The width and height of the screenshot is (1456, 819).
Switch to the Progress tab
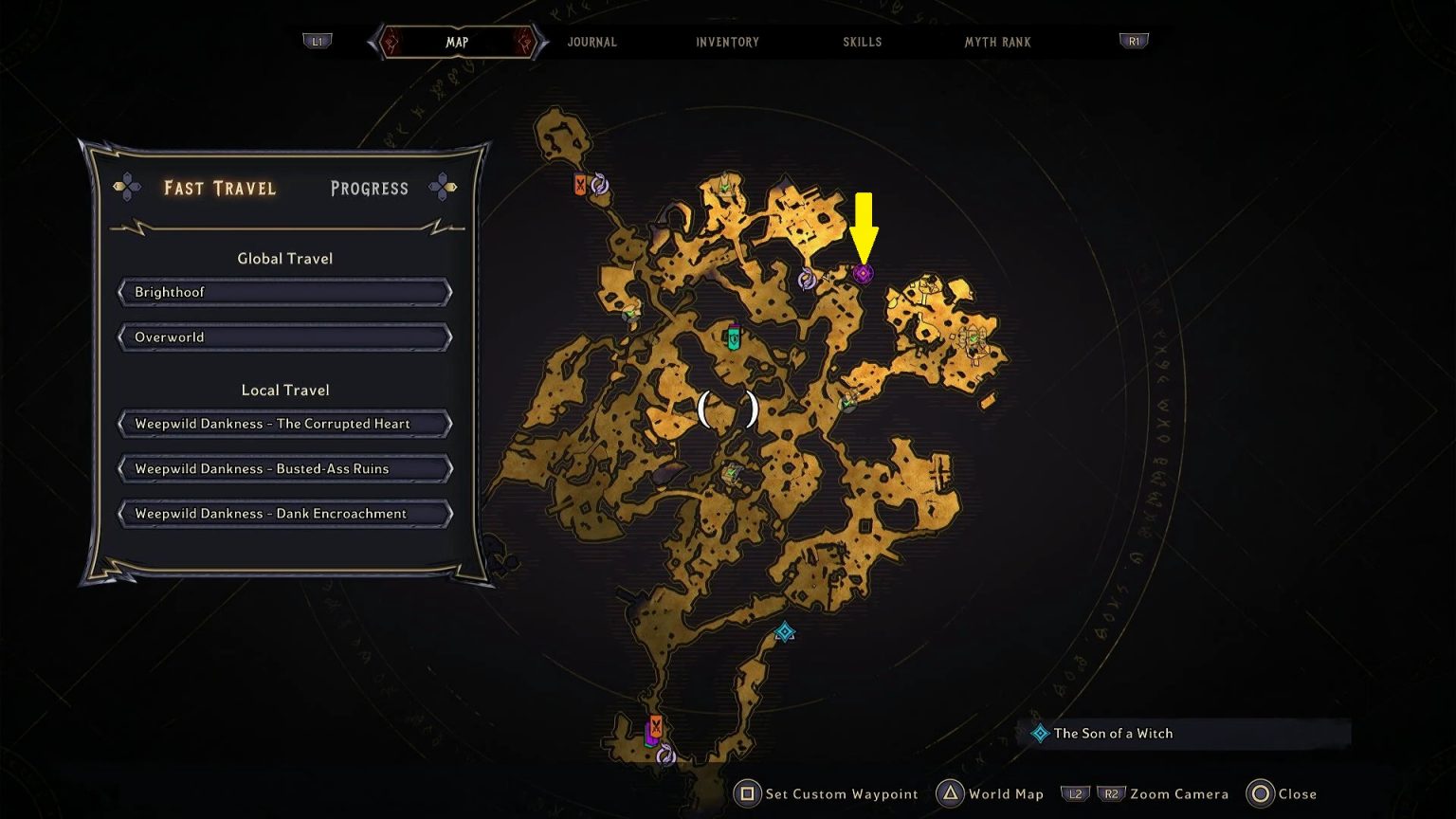coord(369,188)
